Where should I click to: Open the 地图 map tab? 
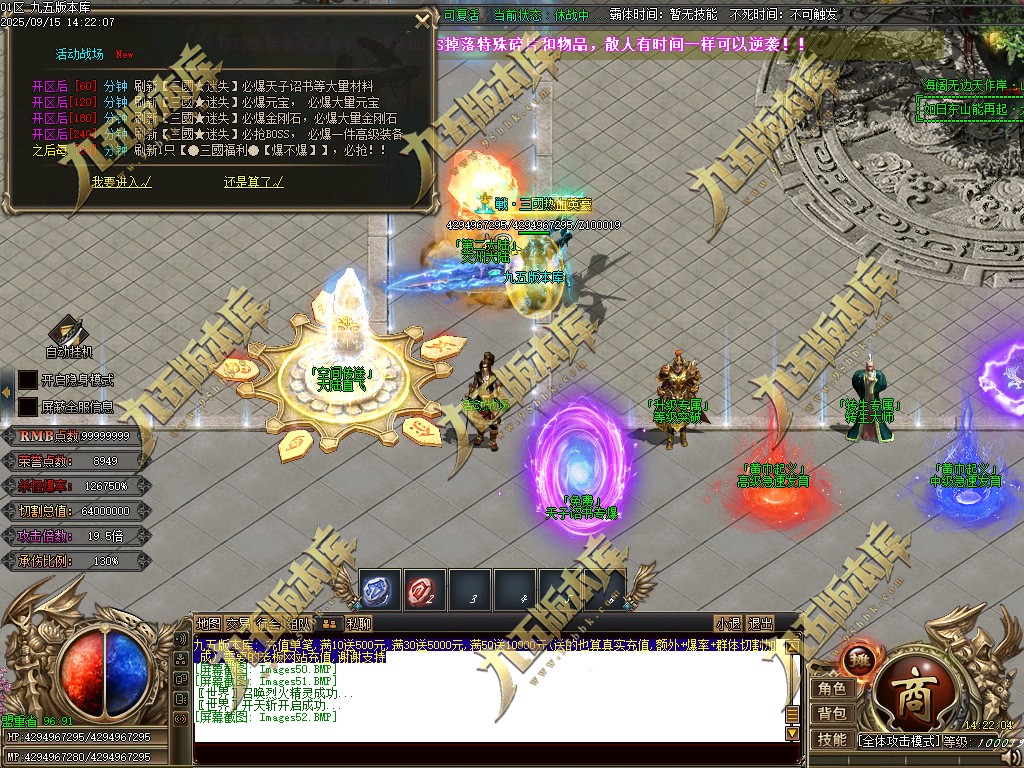point(208,623)
